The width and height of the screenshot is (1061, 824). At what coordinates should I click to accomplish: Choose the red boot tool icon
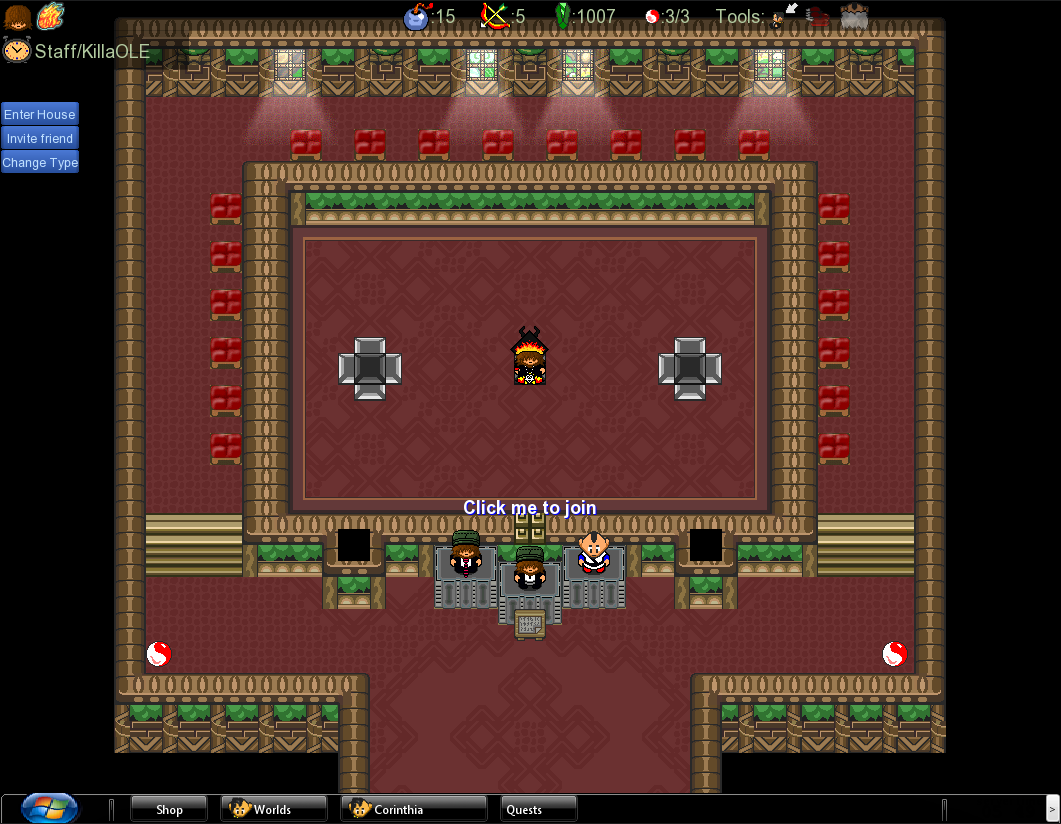pos(818,16)
